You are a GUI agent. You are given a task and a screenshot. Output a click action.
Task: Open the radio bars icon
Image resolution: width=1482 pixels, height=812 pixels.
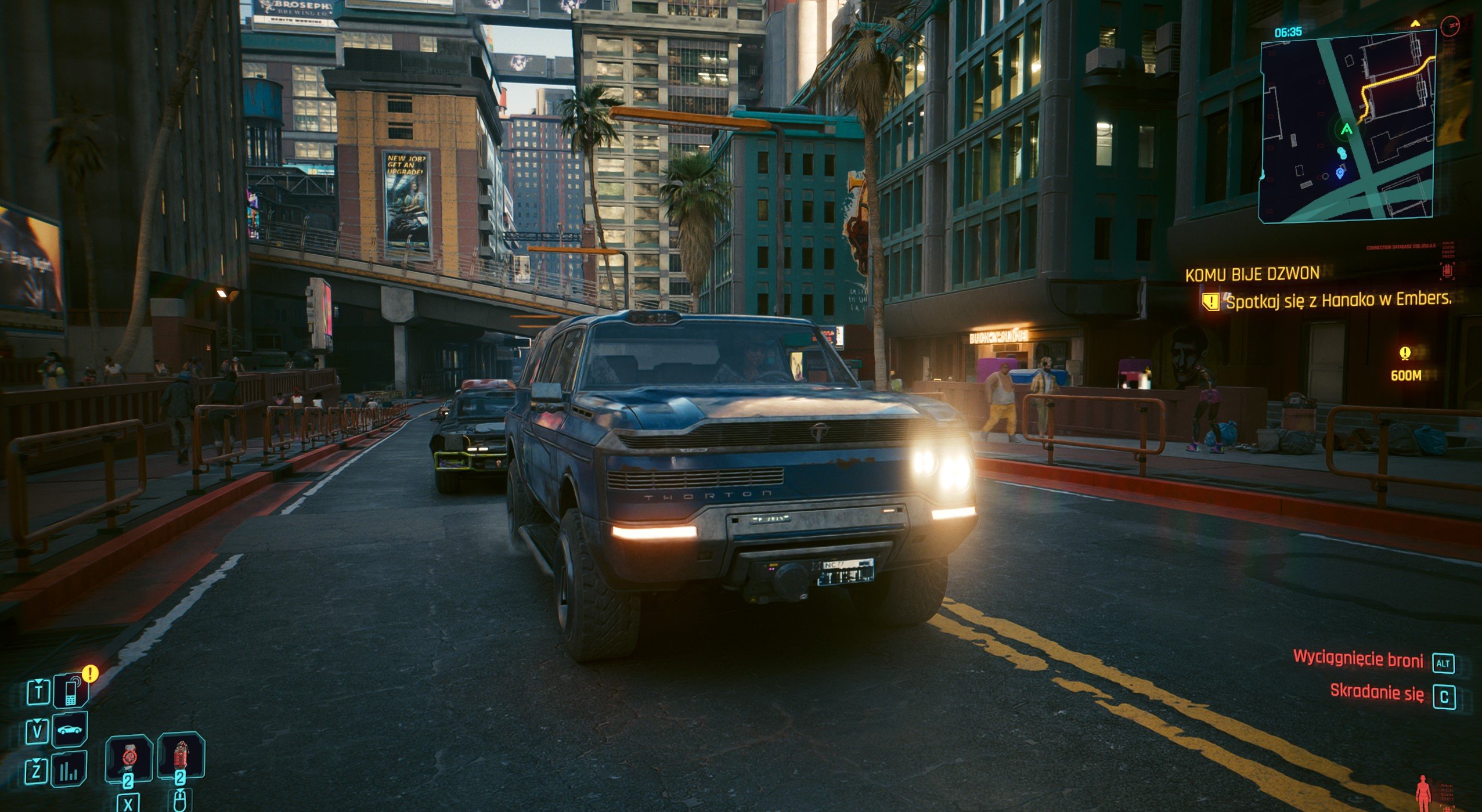(x=70, y=771)
